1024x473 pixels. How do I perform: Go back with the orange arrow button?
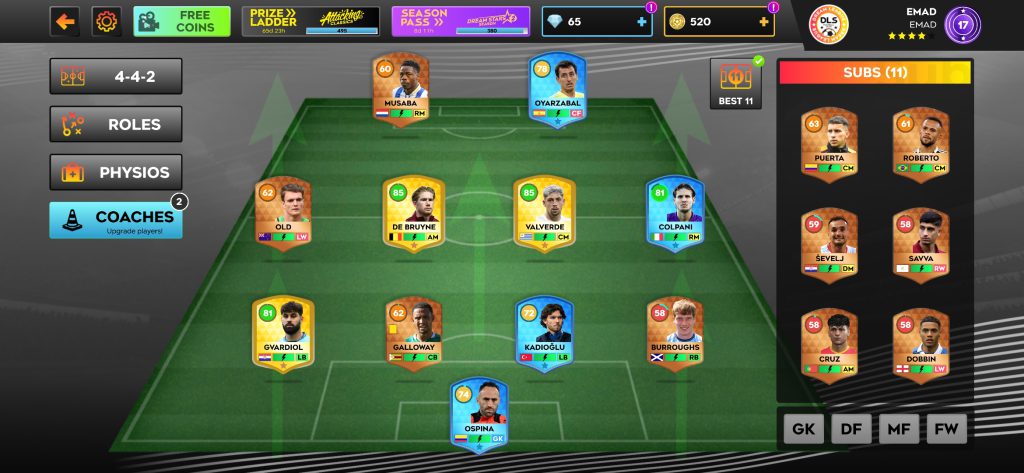pyautogui.click(x=65, y=21)
